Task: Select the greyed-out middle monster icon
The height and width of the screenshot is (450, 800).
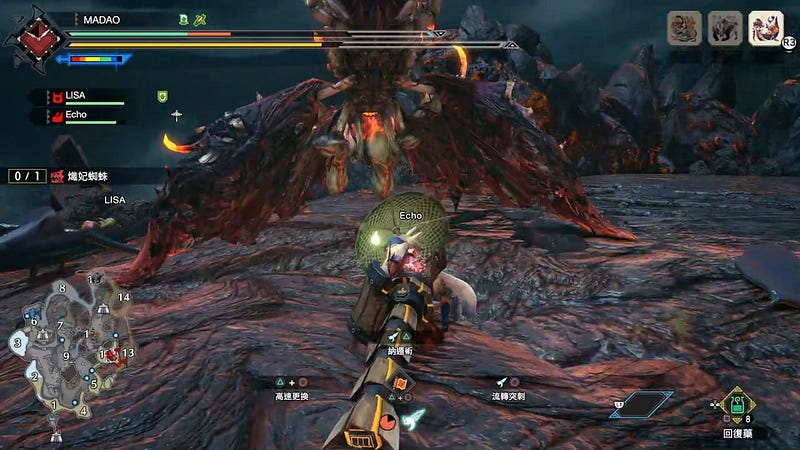Action: click(725, 28)
